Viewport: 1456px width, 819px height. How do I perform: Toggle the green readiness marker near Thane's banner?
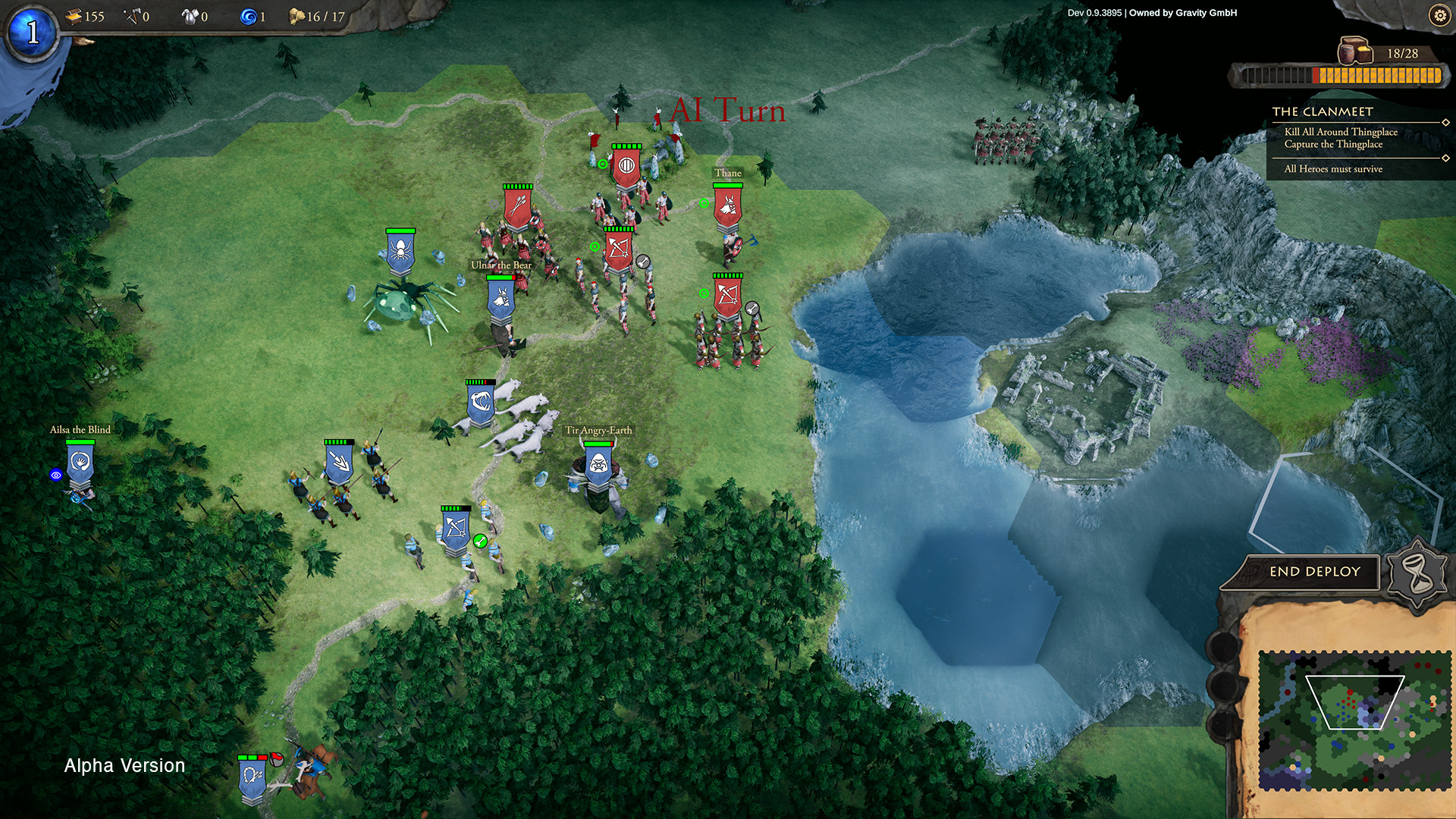pyautogui.click(x=704, y=202)
